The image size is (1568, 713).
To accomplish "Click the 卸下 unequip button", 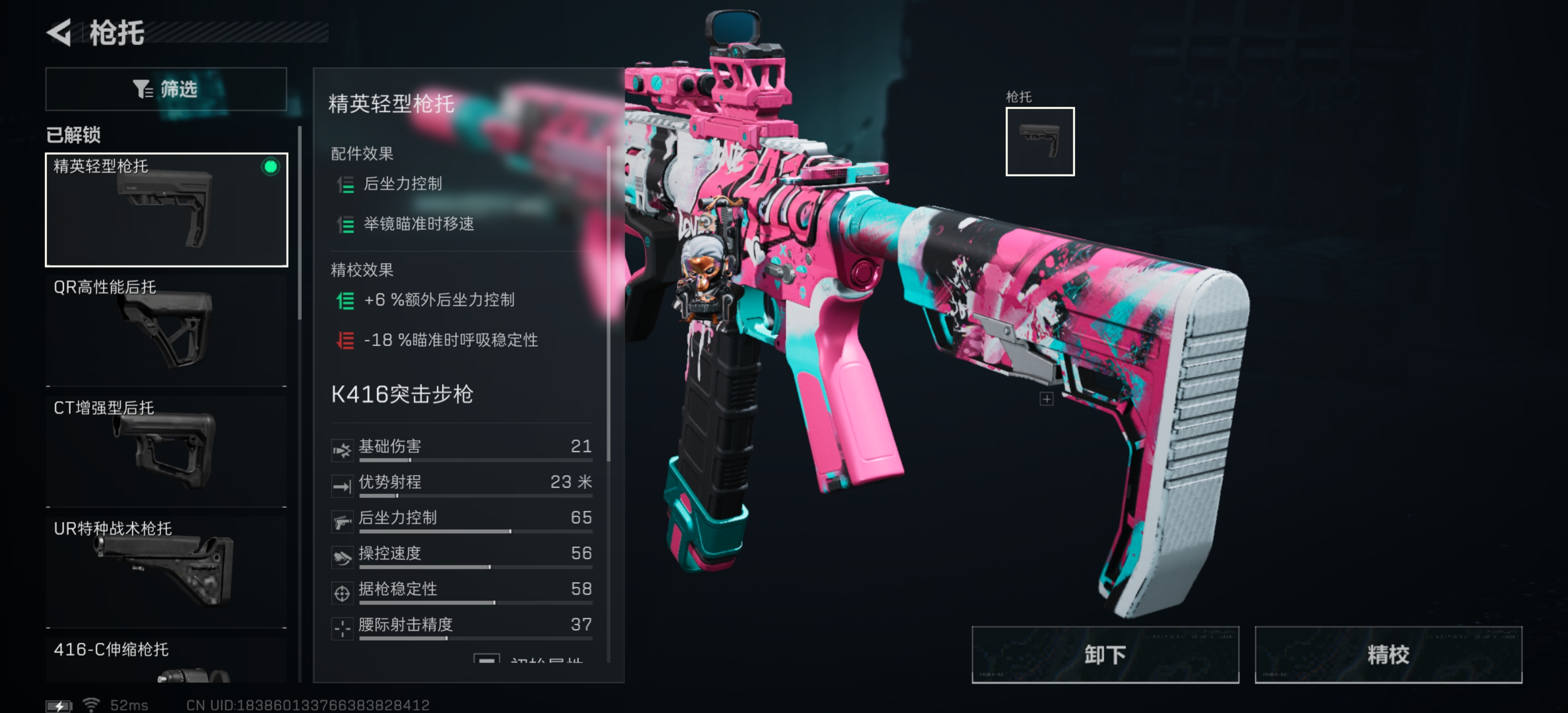I will tap(1104, 655).
